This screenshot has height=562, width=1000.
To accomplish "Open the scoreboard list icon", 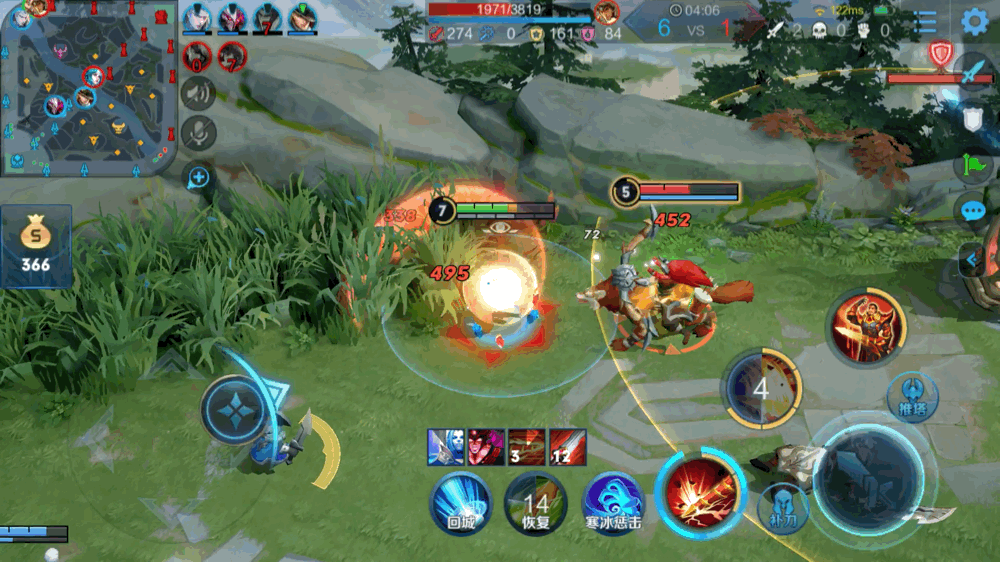I will tap(927, 22).
